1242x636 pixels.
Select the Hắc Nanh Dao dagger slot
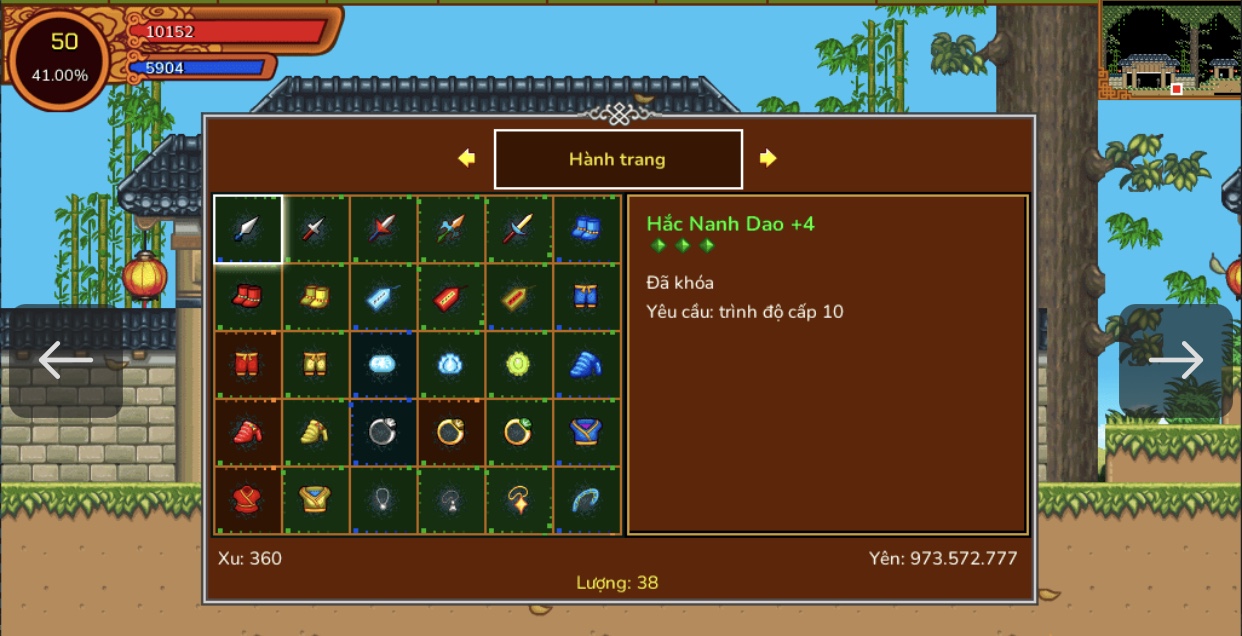(x=248, y=229)
